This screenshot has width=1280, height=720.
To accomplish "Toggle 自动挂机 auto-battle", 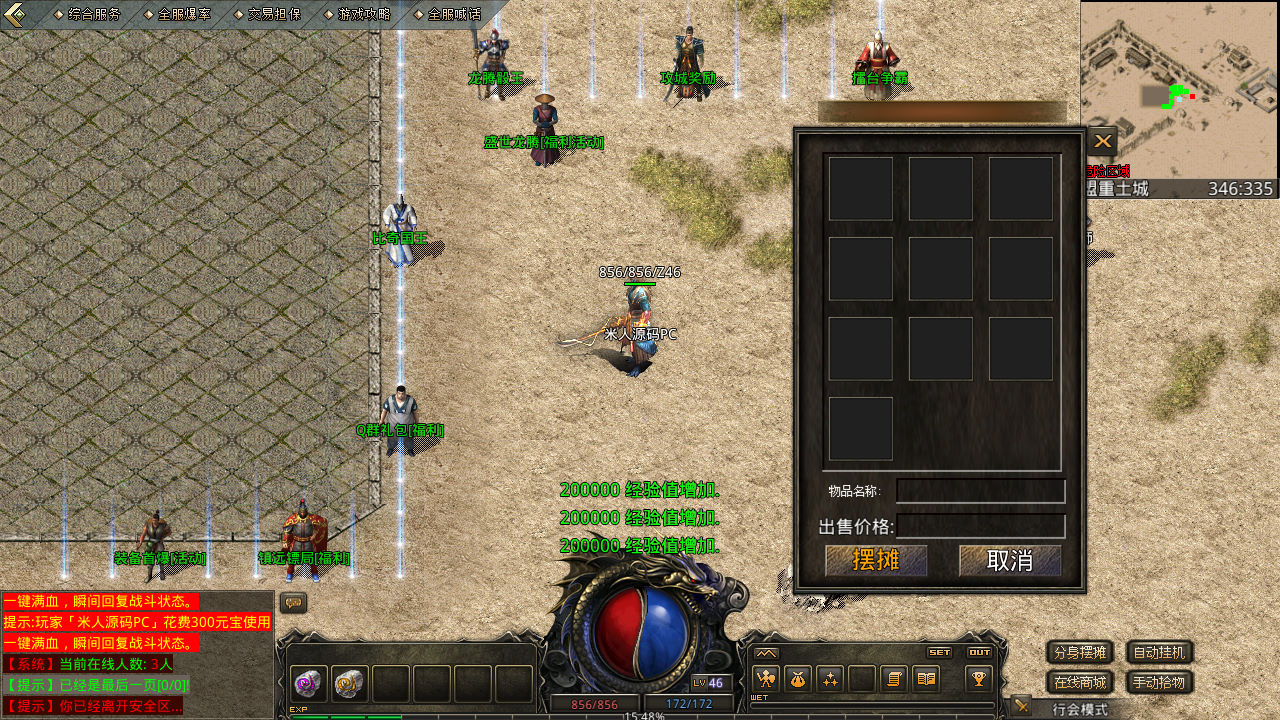I will (1160, 653).
